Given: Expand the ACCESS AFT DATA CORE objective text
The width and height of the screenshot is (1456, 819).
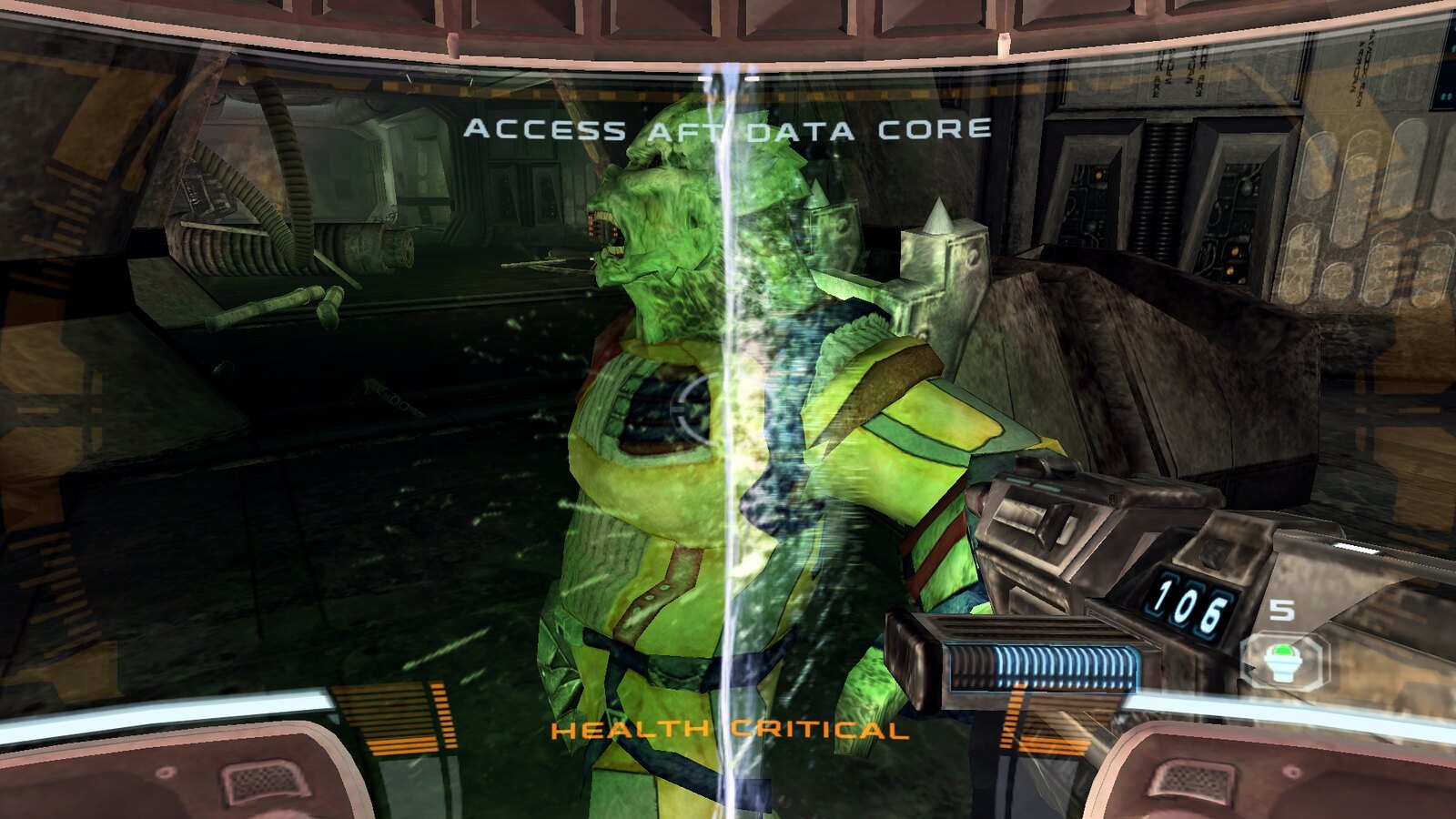Looking at the screenshot, I should [728, 127].
